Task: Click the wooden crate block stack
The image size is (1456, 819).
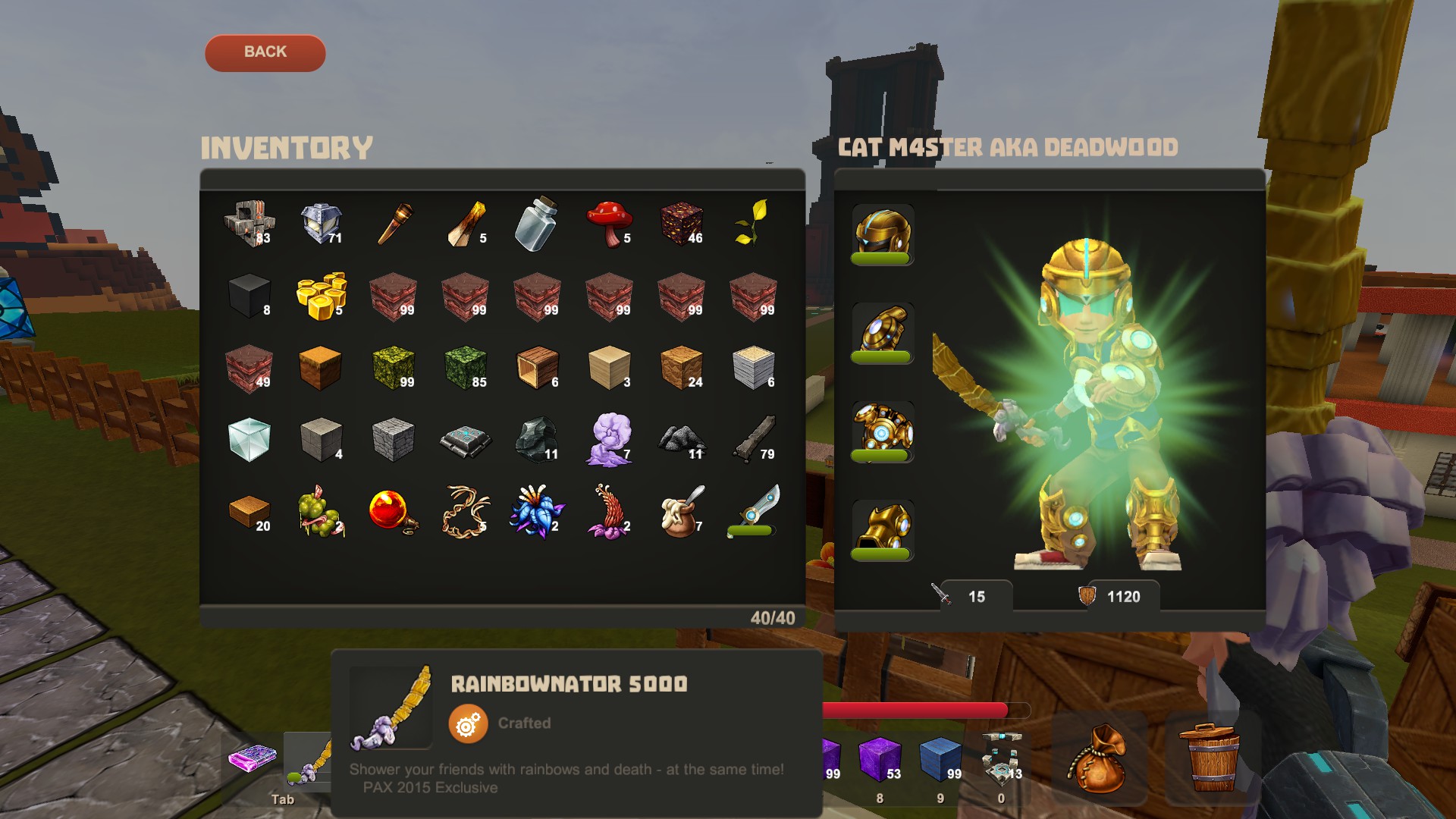Action: (x=537, y=367)
